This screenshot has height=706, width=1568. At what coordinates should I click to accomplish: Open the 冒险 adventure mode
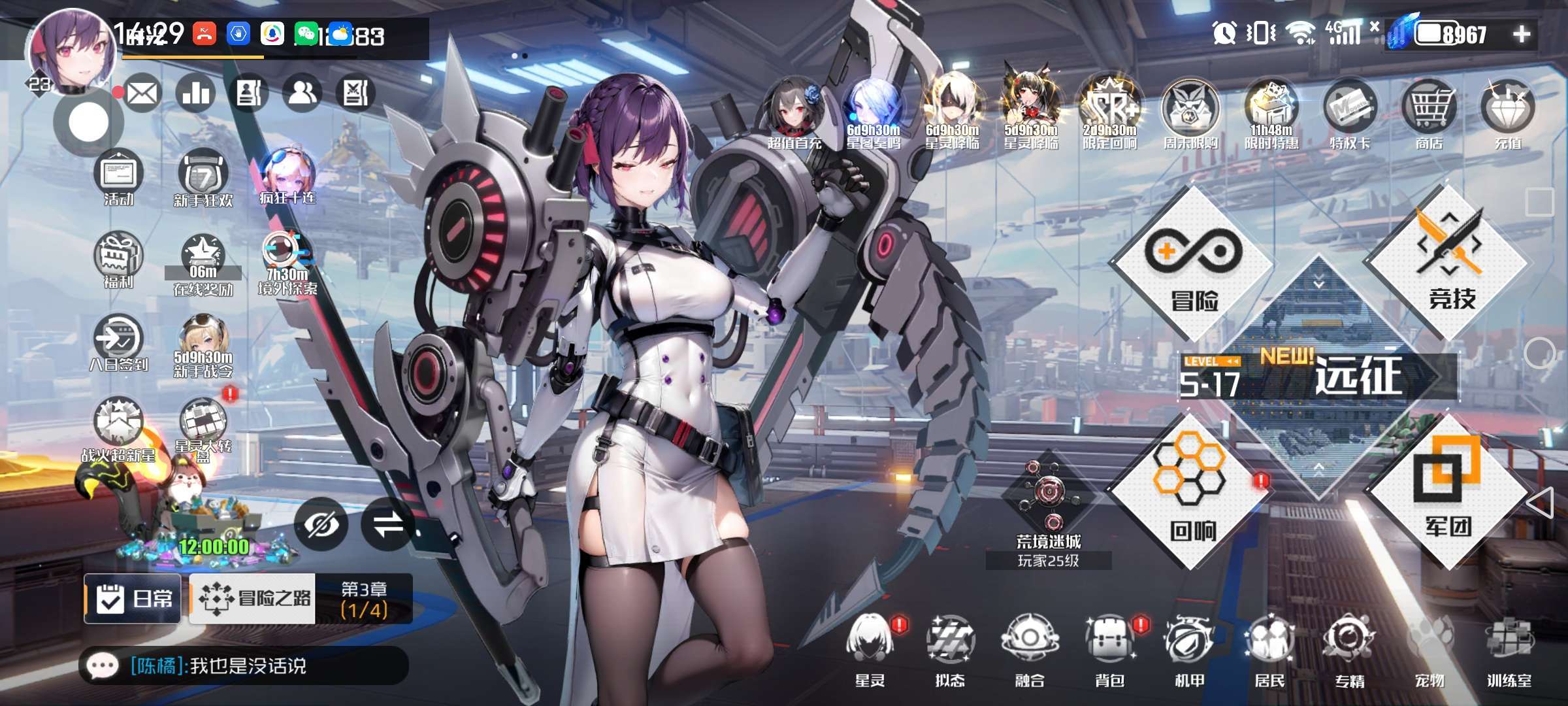pos(1193,265)
